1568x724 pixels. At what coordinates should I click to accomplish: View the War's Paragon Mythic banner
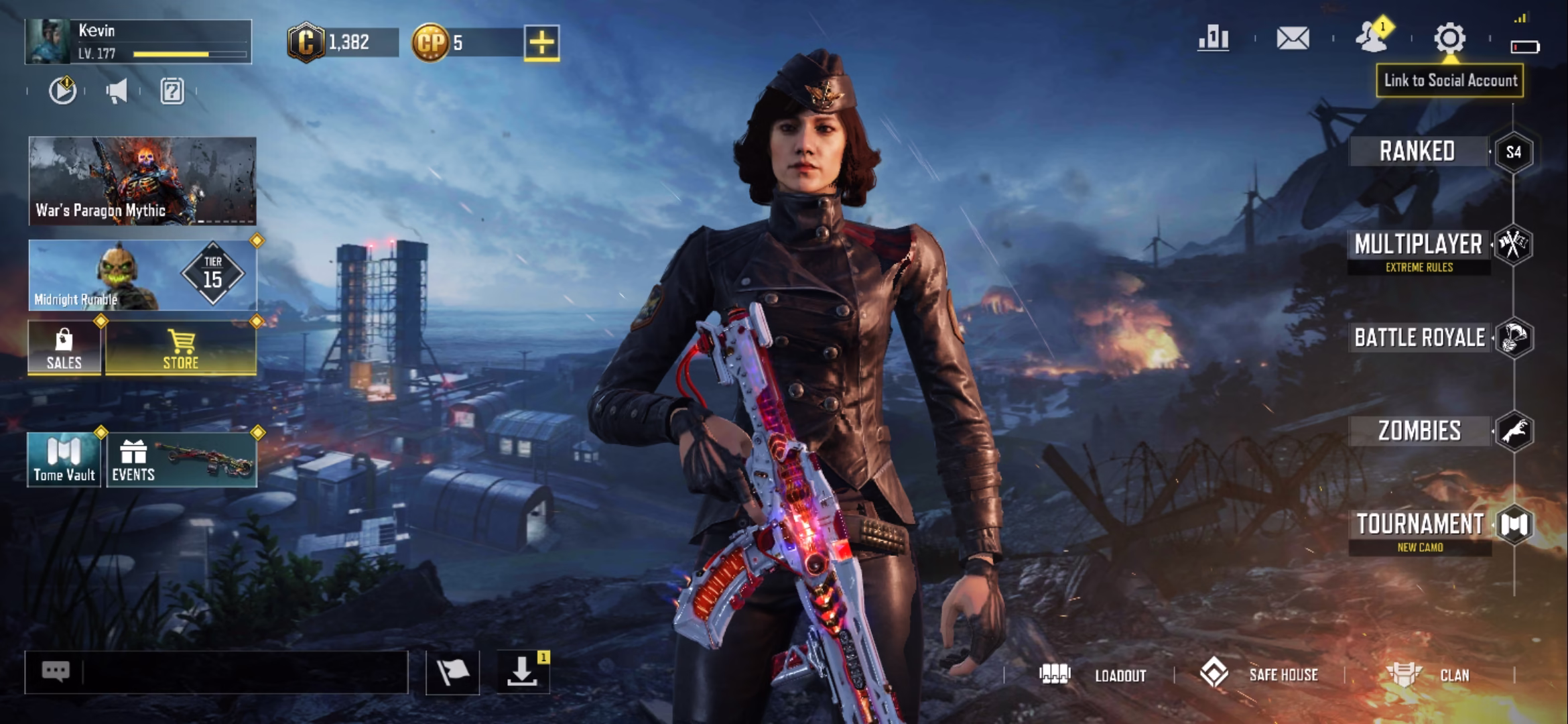pos(142,181)
